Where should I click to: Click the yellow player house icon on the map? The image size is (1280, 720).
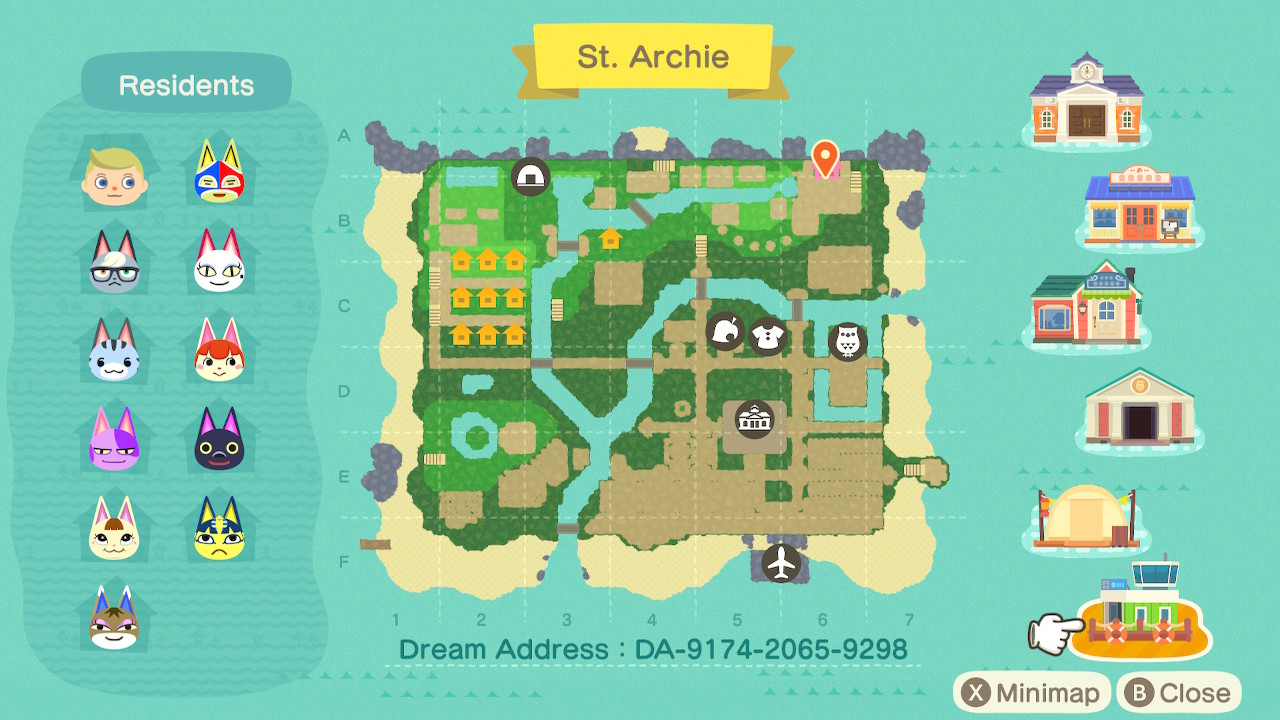[610, 239]
